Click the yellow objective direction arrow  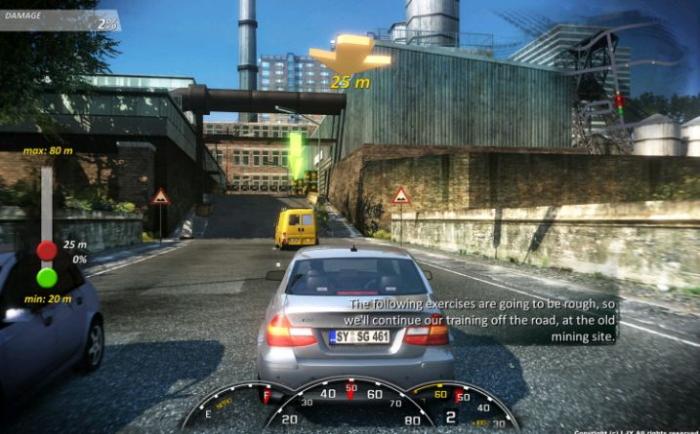(349, 54)
